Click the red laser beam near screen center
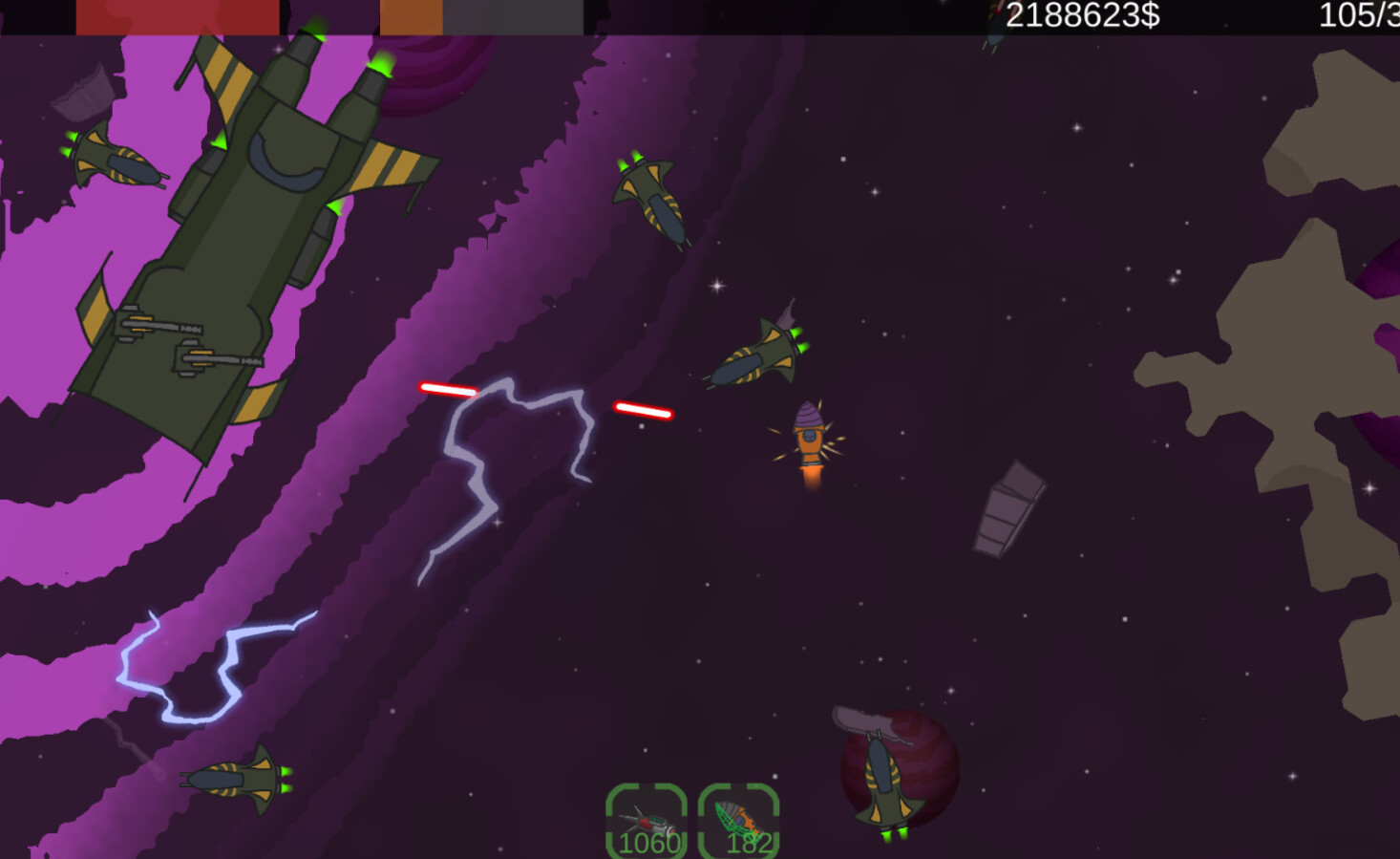 pos(645,411)
